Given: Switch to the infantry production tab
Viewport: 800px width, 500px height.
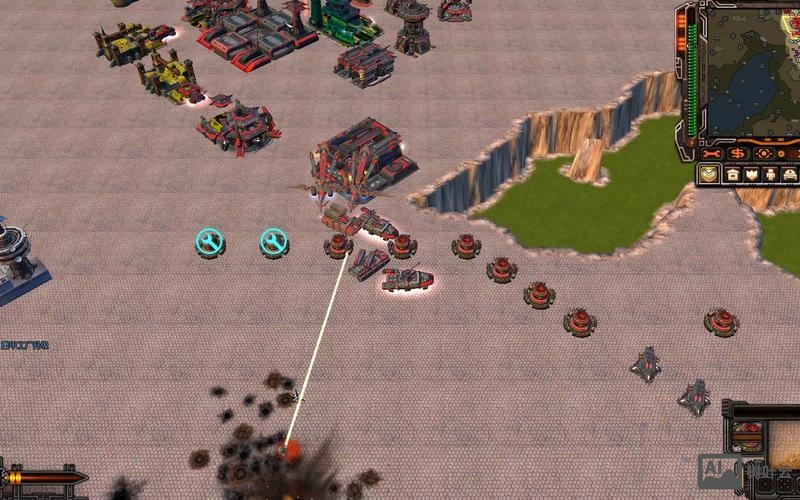Looking at the screenshot, I should [x=770, y=174].
